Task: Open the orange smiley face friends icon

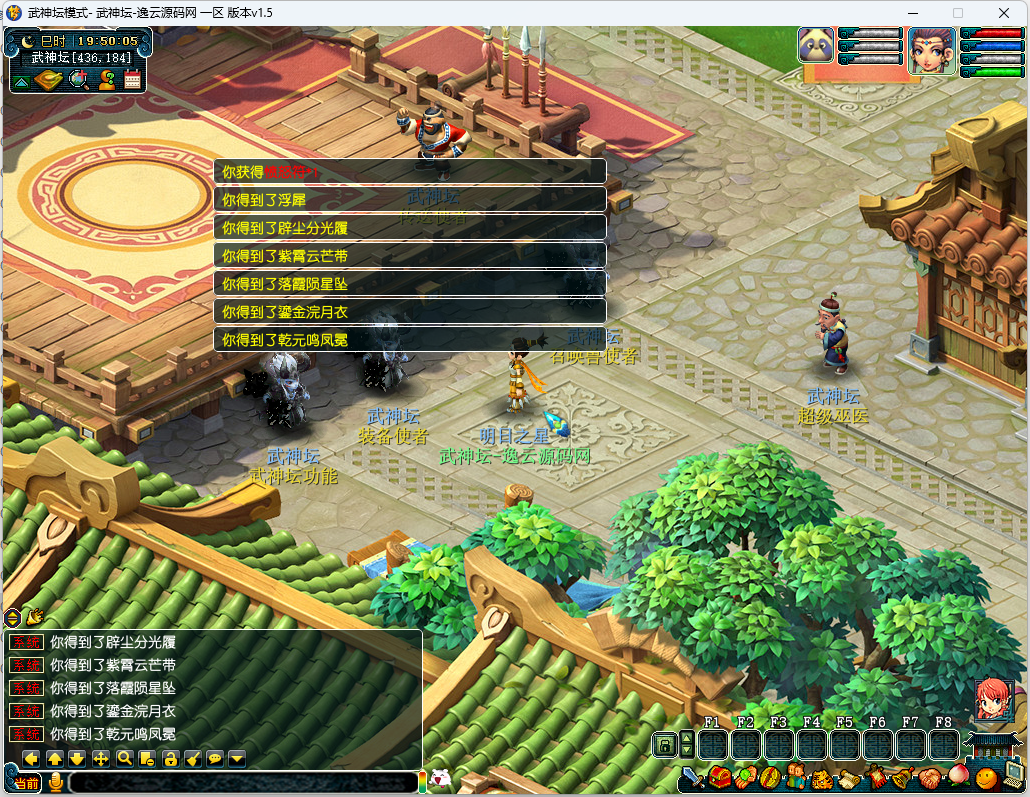Action: point(985,777)
